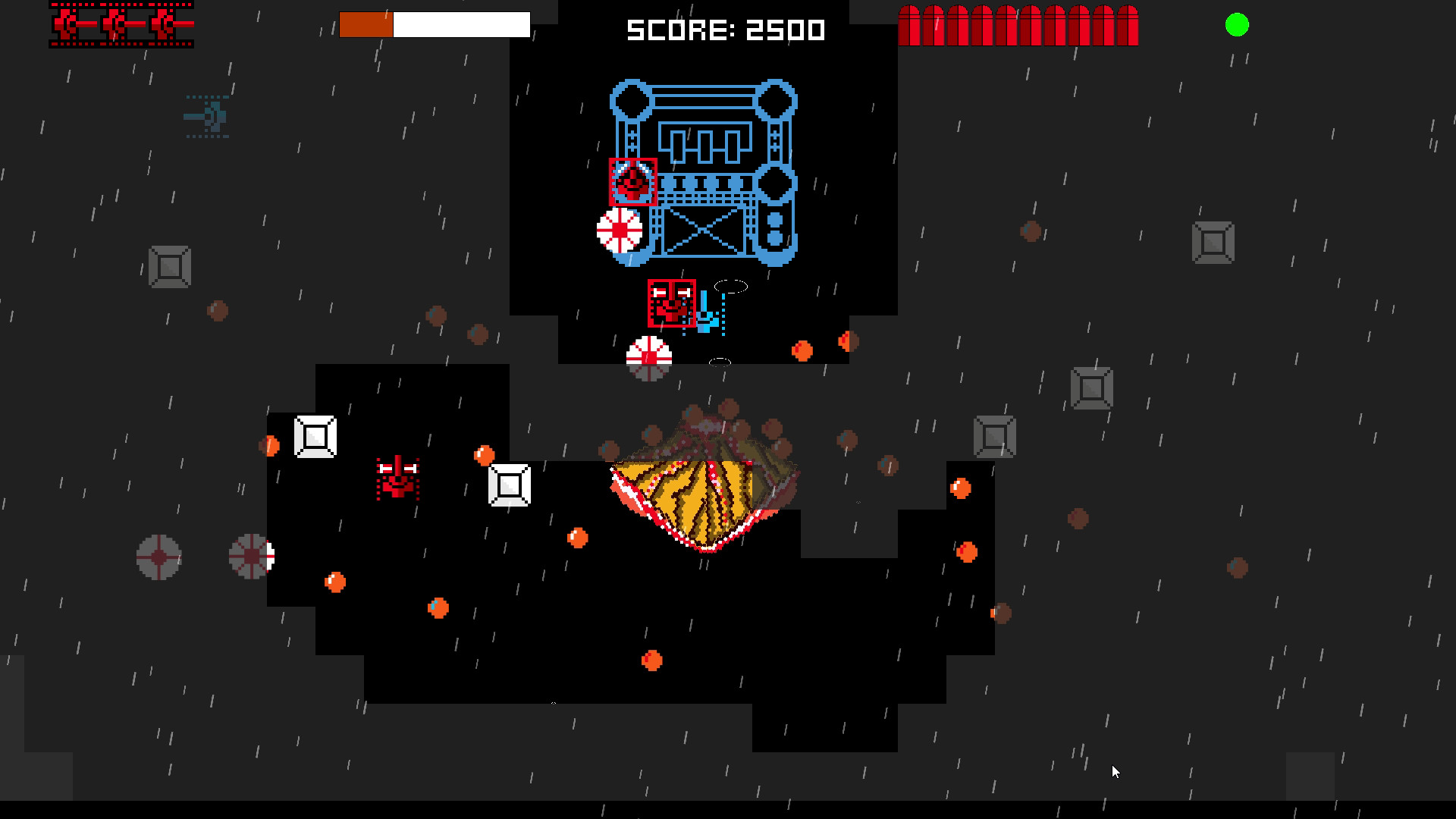Click the SCORE: 2500 text
This screenshot has width=1456, height=819.
point(724,30)
